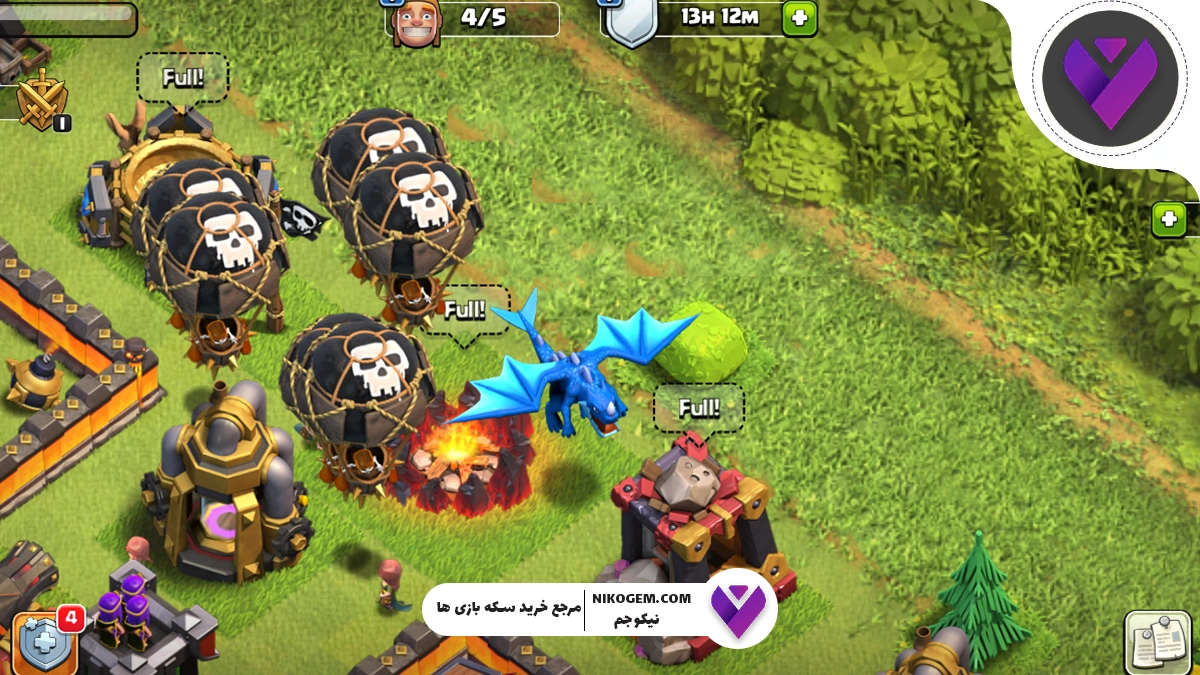
Task: Tap the green plus button at the right edge
Action: tap(1168, 219)
